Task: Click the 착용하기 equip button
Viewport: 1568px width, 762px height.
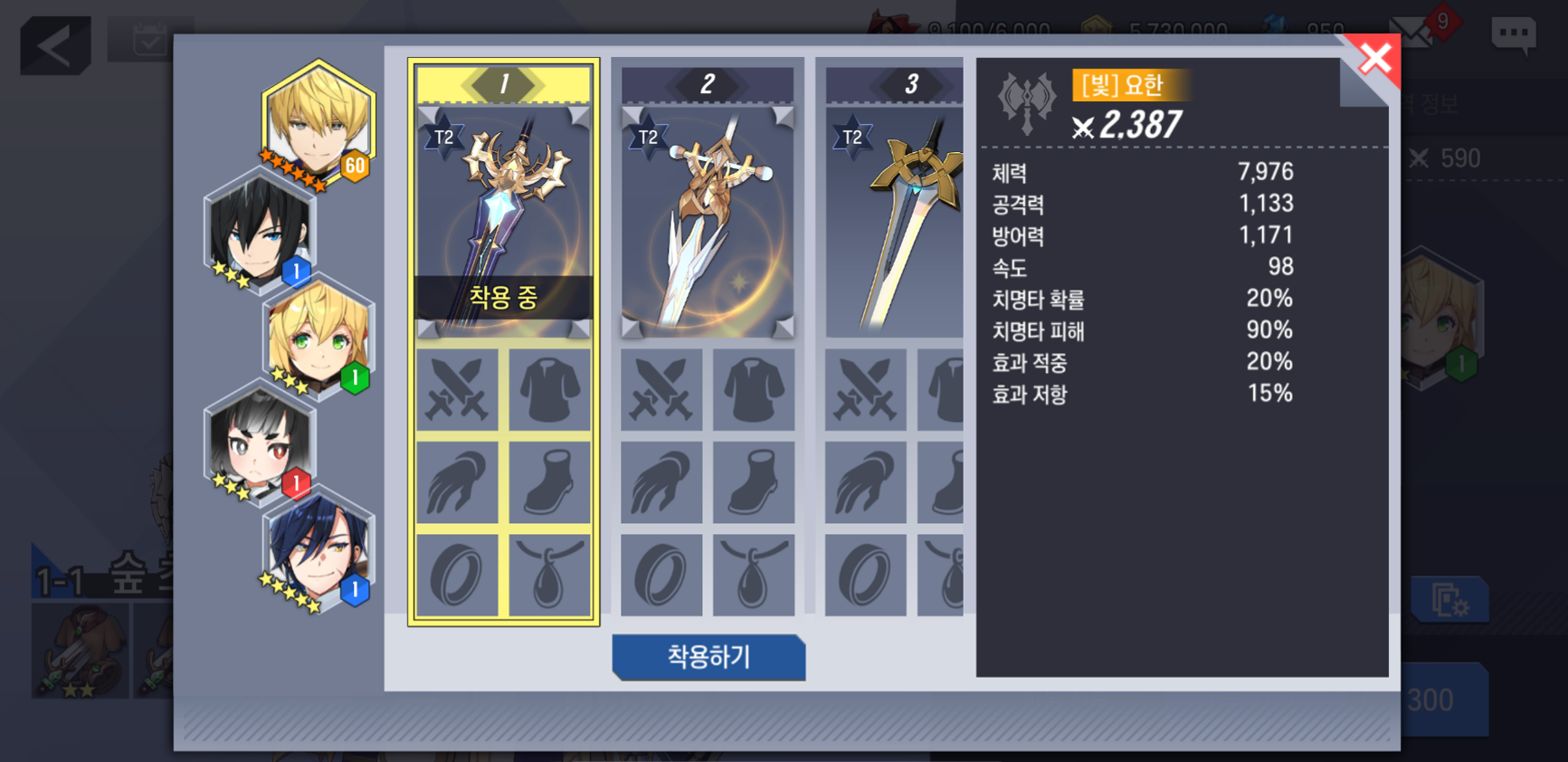Action: tap(708, 656)
